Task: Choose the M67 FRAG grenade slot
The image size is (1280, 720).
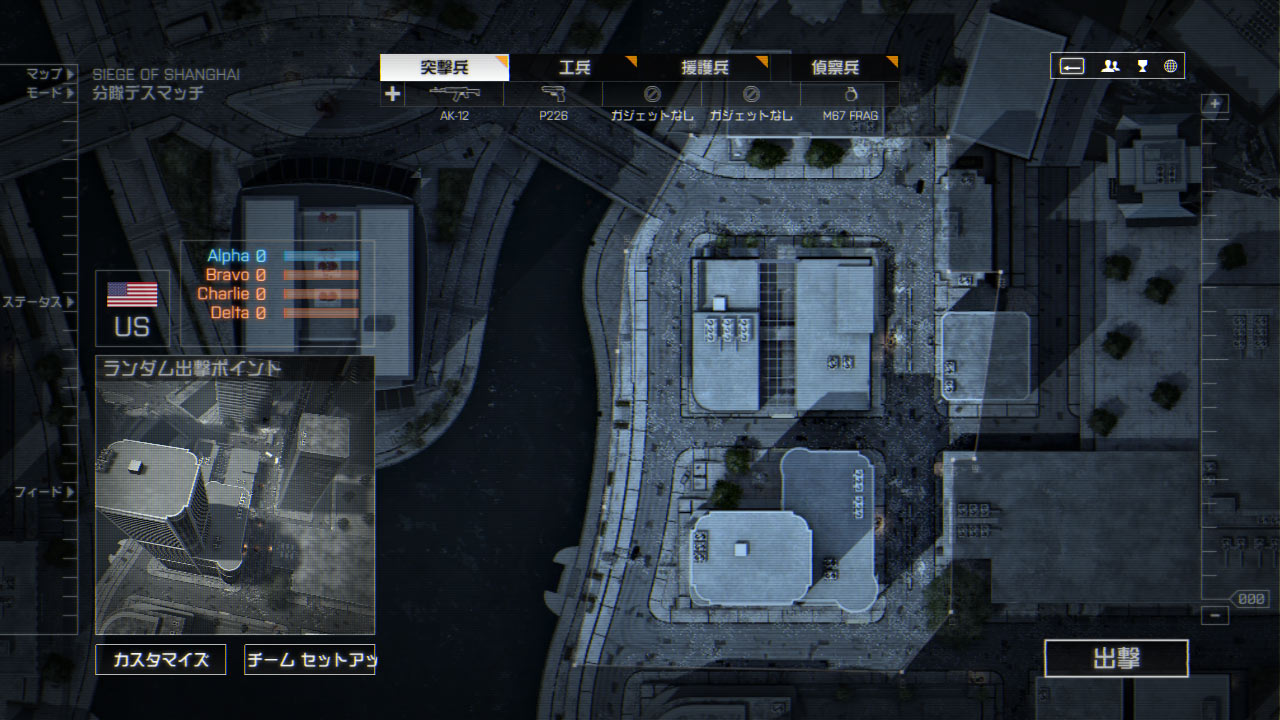Action: tap(850, 103)
